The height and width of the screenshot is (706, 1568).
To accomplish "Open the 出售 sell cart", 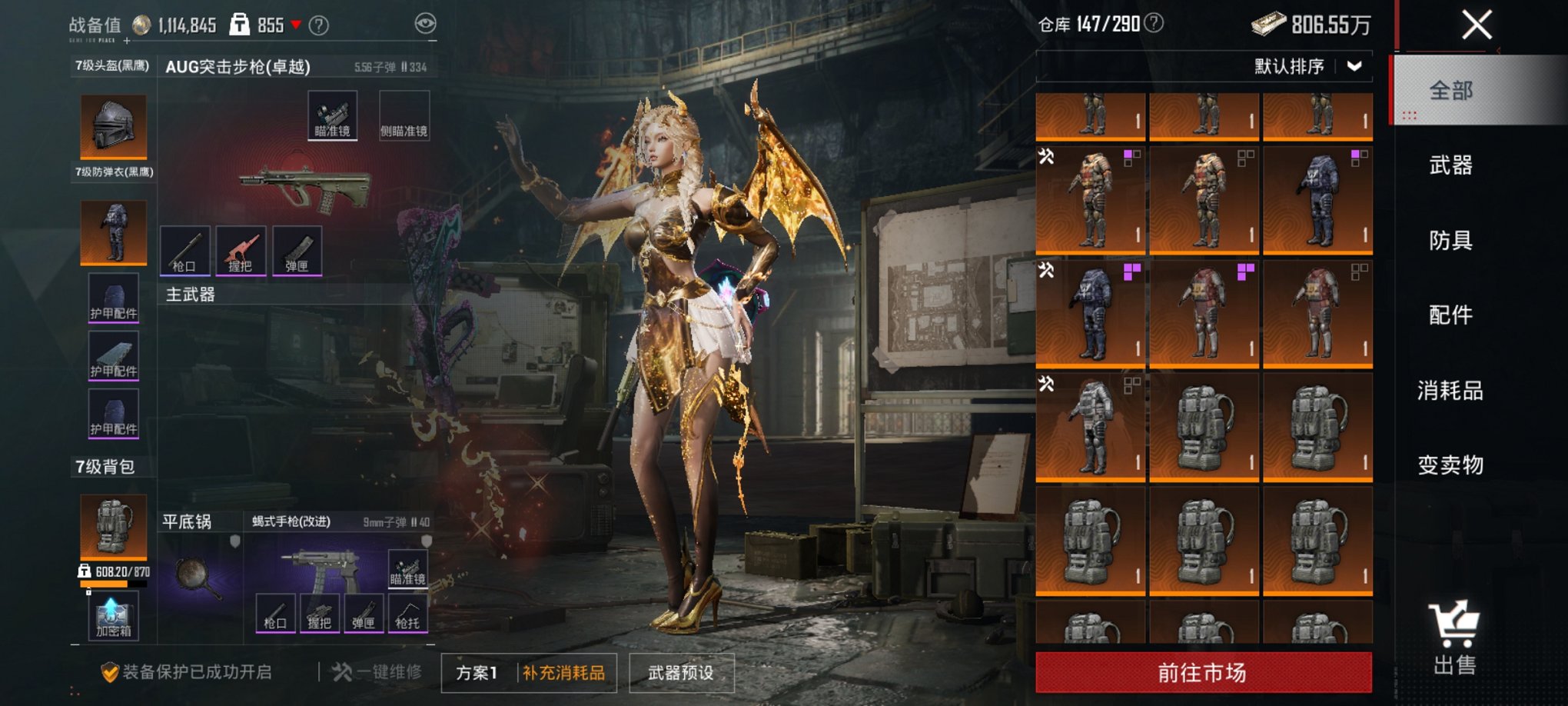I will click(1454, 638).
